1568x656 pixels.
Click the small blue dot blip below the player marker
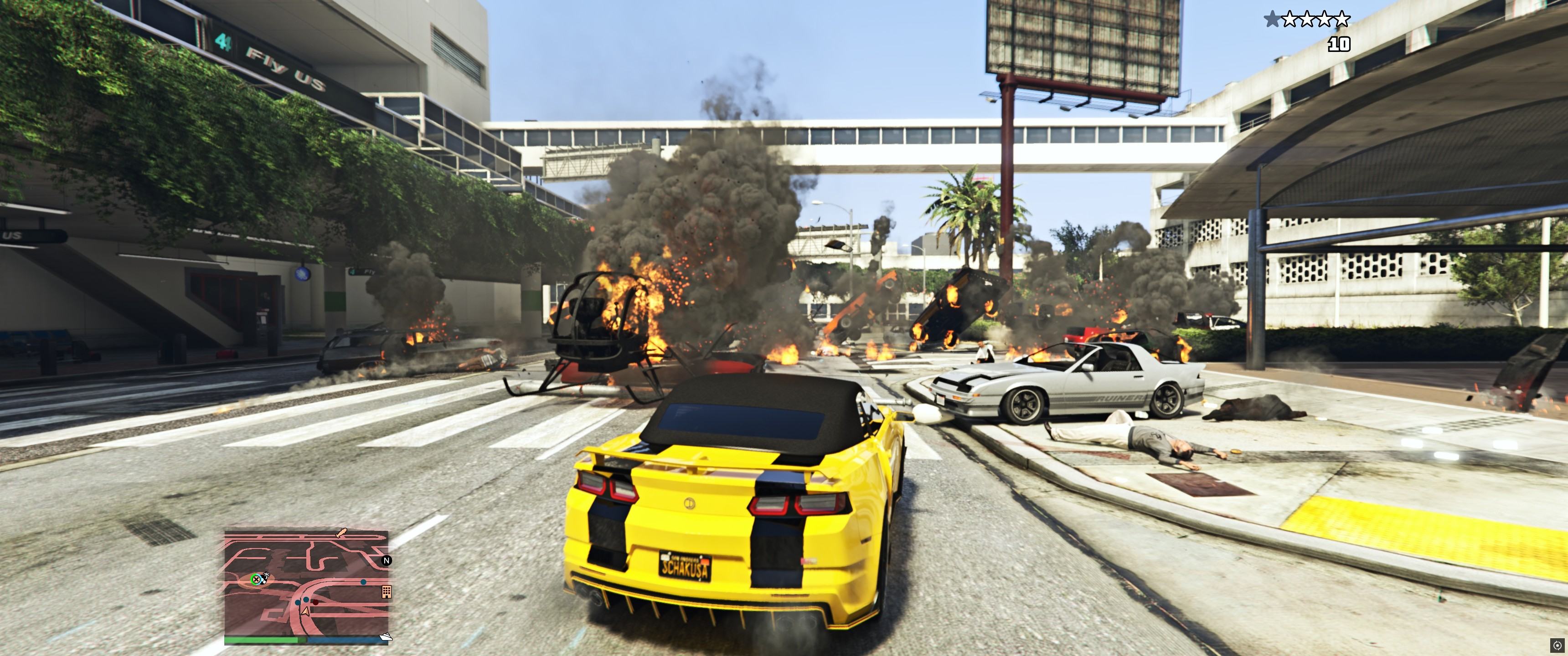click(298, 603)
